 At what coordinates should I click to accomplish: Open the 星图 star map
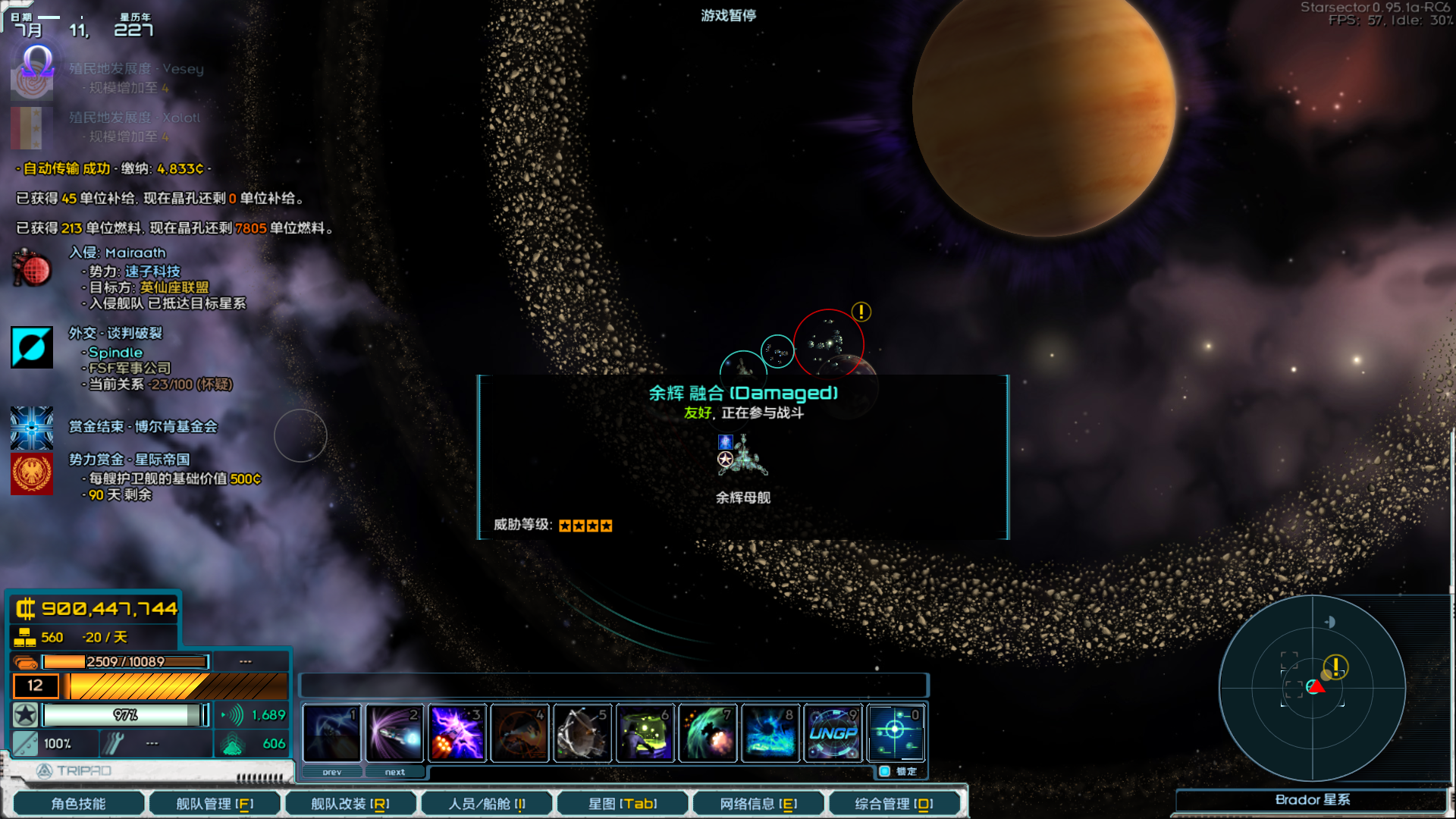623,803
